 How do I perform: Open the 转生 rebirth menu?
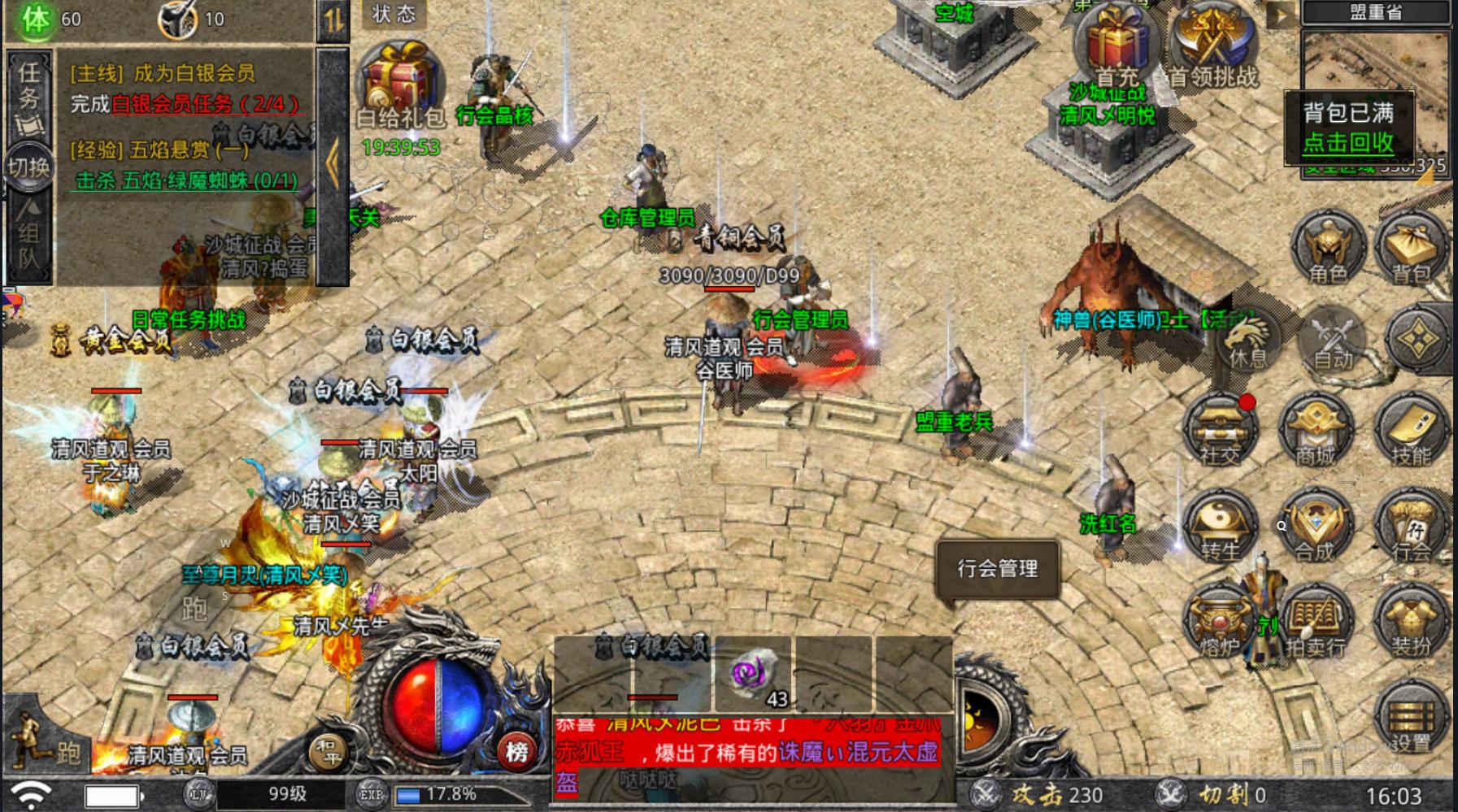[x=1220, y=528]
